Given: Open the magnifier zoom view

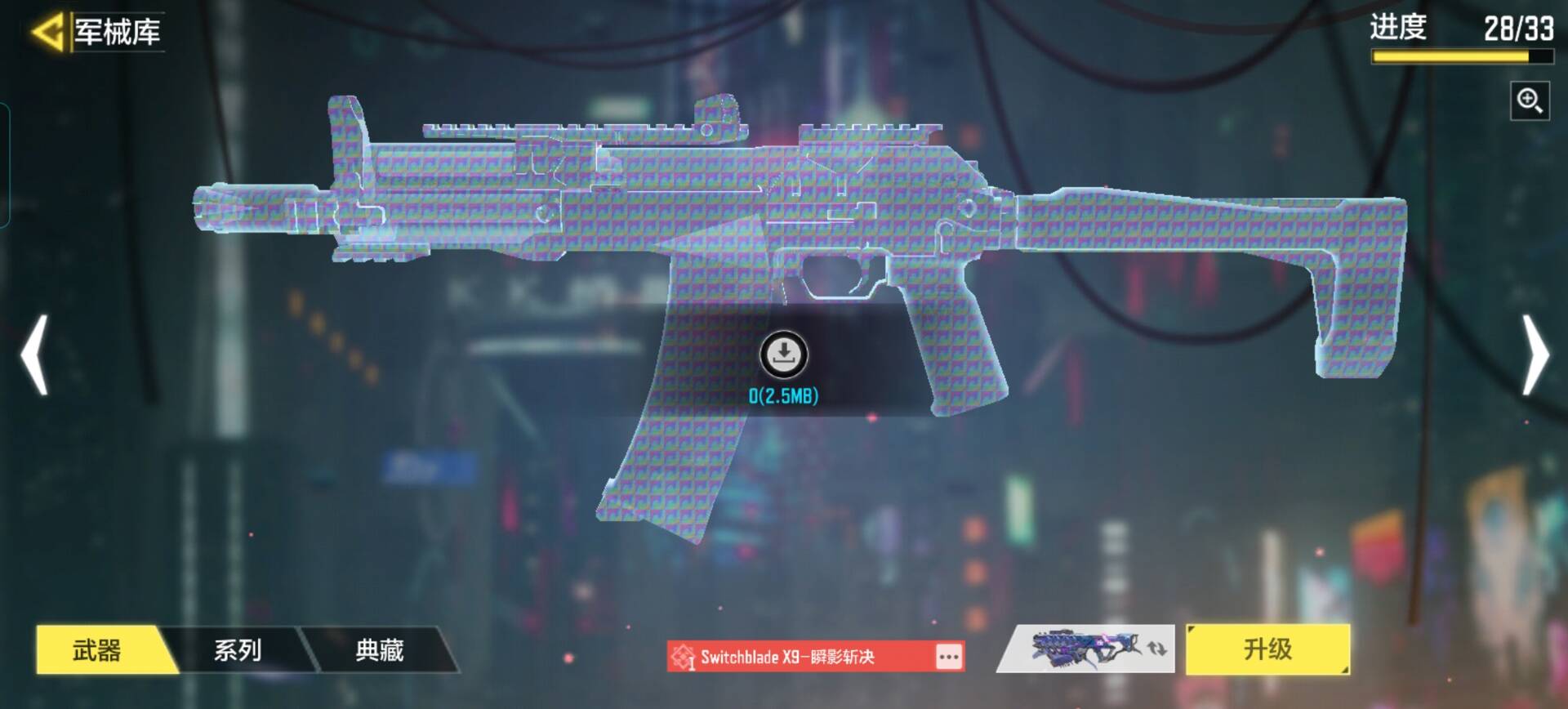Looking at the screenshot, I should (x=1529, y=101).
